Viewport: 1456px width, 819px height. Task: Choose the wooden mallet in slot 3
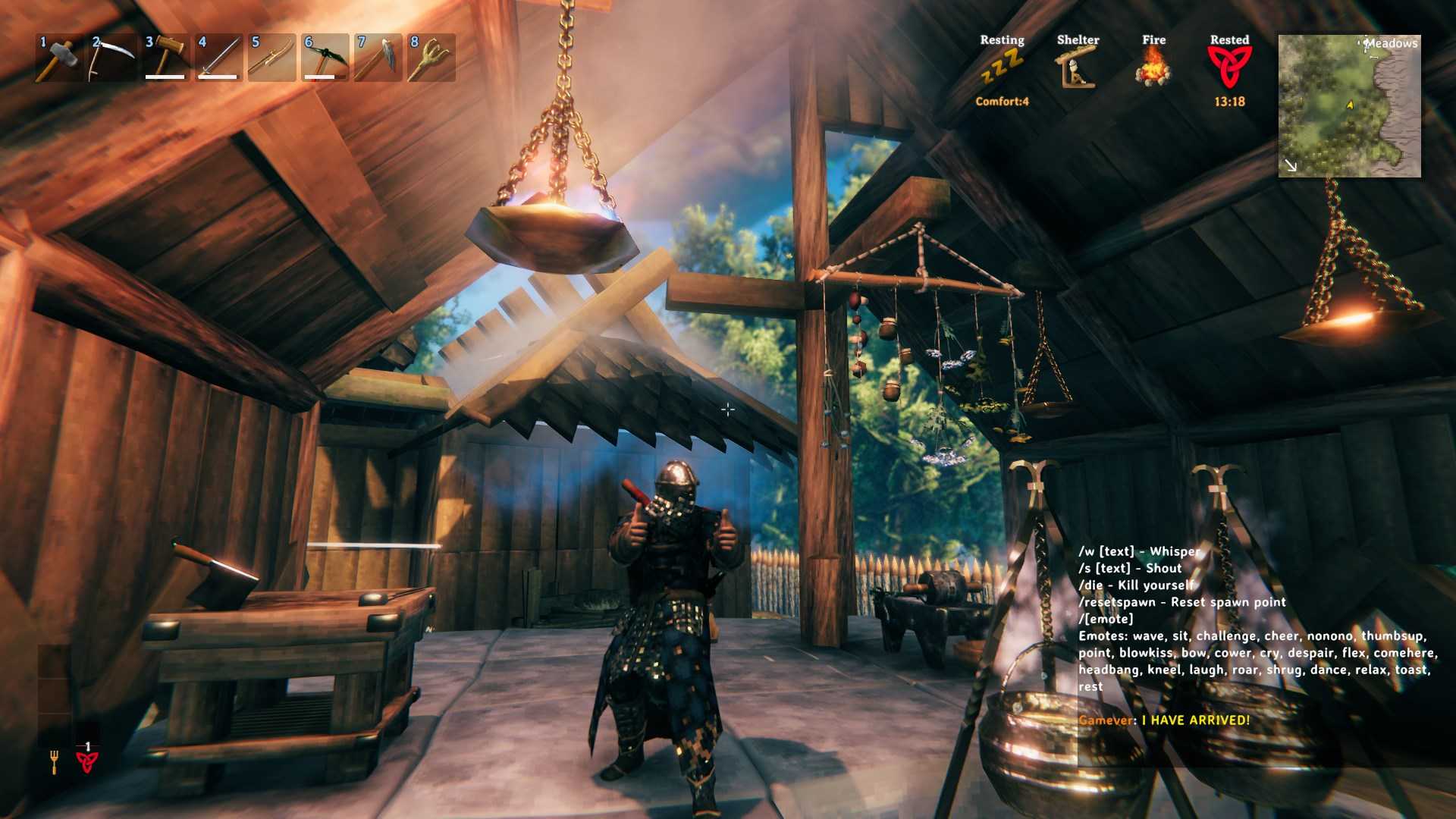(x=165, y=58)
